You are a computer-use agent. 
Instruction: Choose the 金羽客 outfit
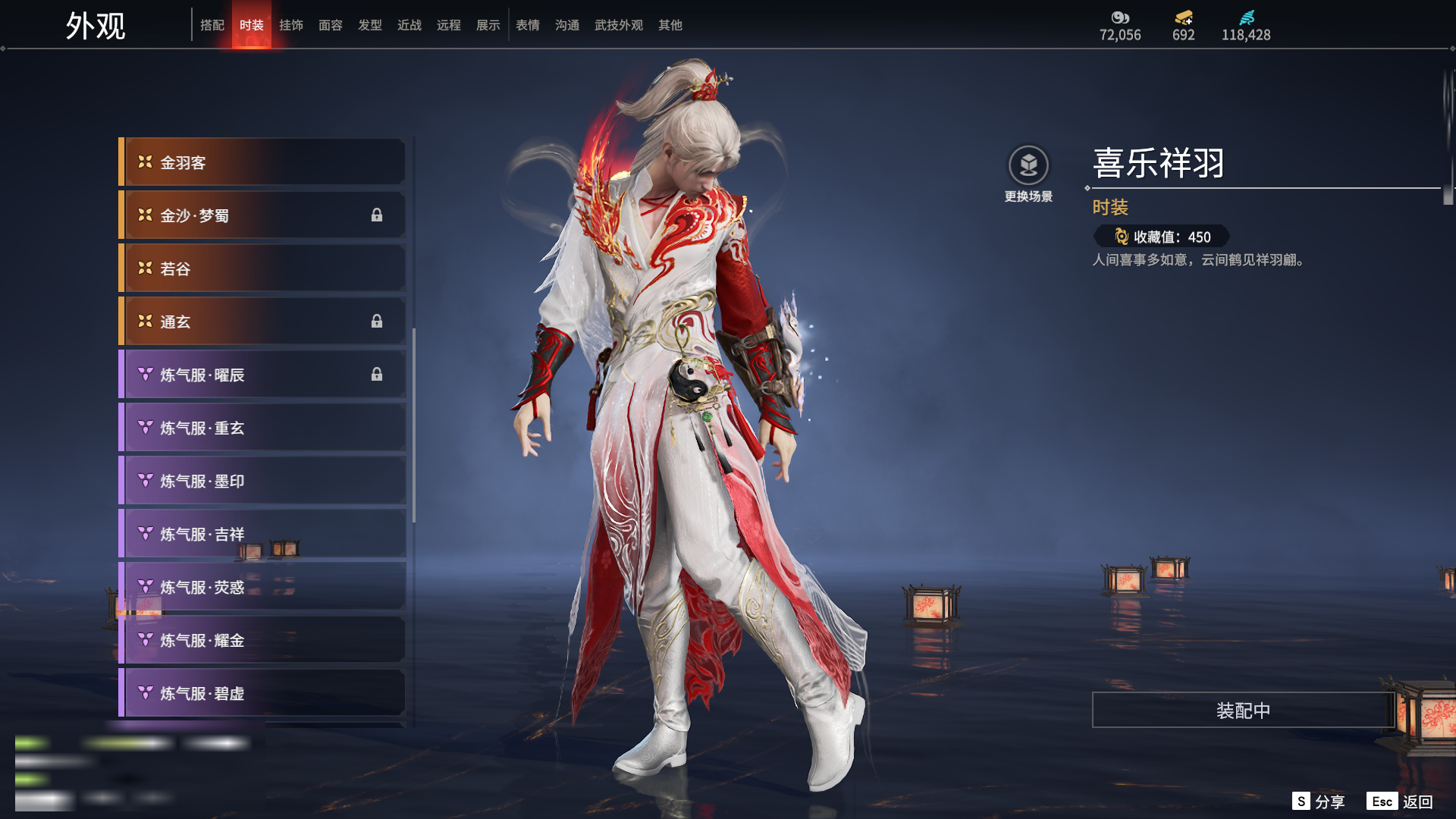pos(262,162)
